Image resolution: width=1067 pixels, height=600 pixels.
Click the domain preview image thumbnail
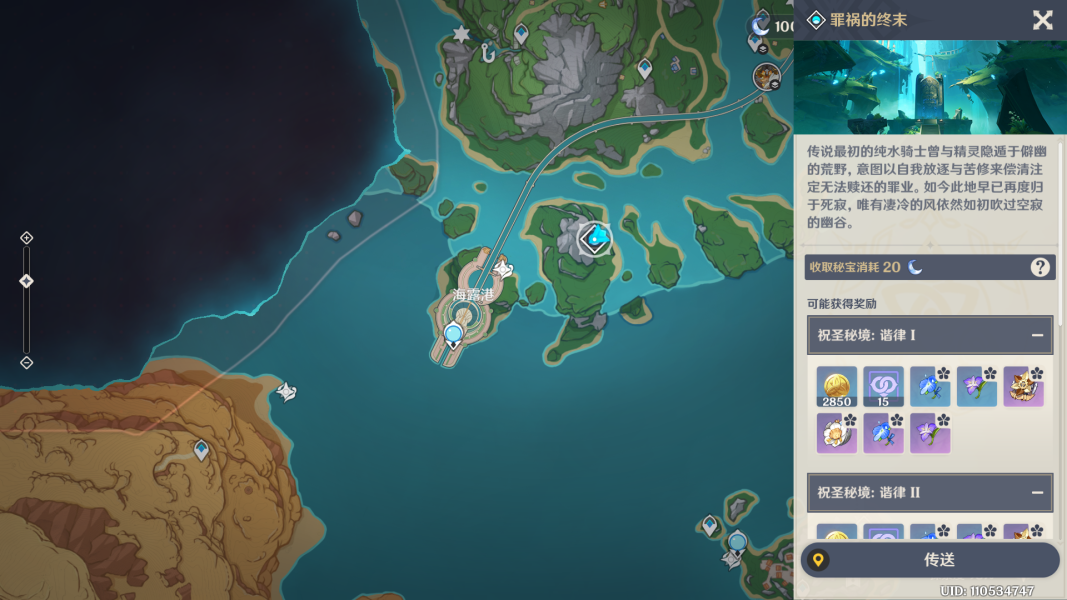[x=930, y=87]
